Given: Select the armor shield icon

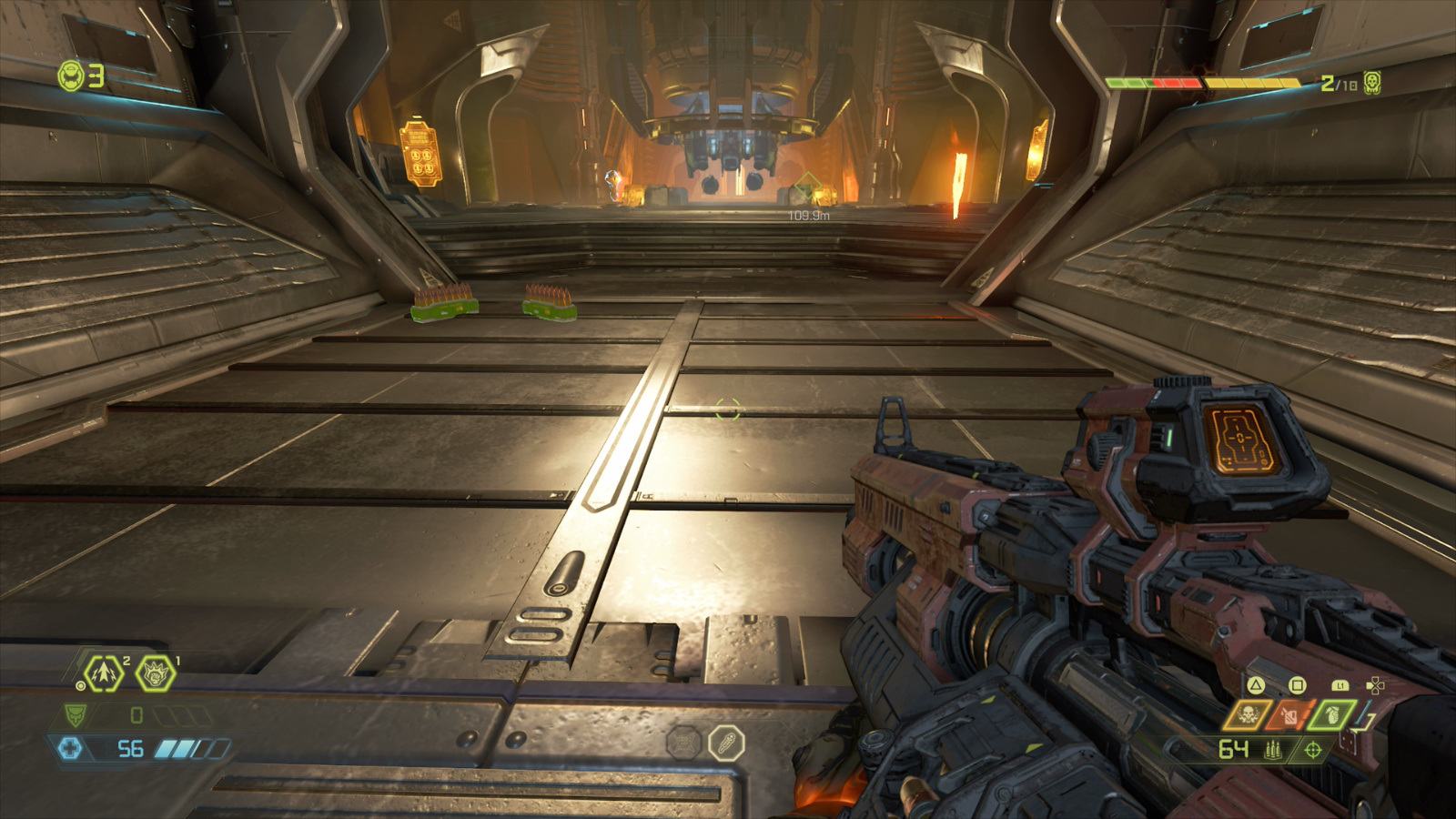Looking at the screenshot, I should click(x=76, y=715).
